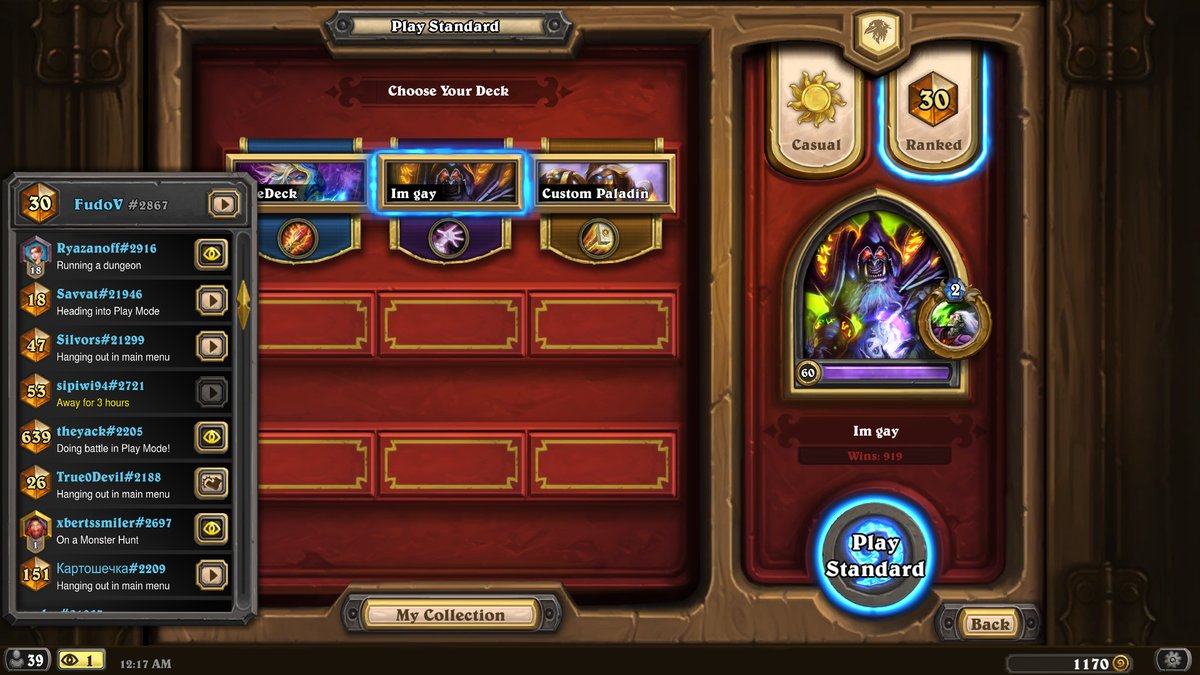Toggle the friends list button showing 39
This screenshot has width=1200, height=675.
pyautogui.click(x=26, y=660)
